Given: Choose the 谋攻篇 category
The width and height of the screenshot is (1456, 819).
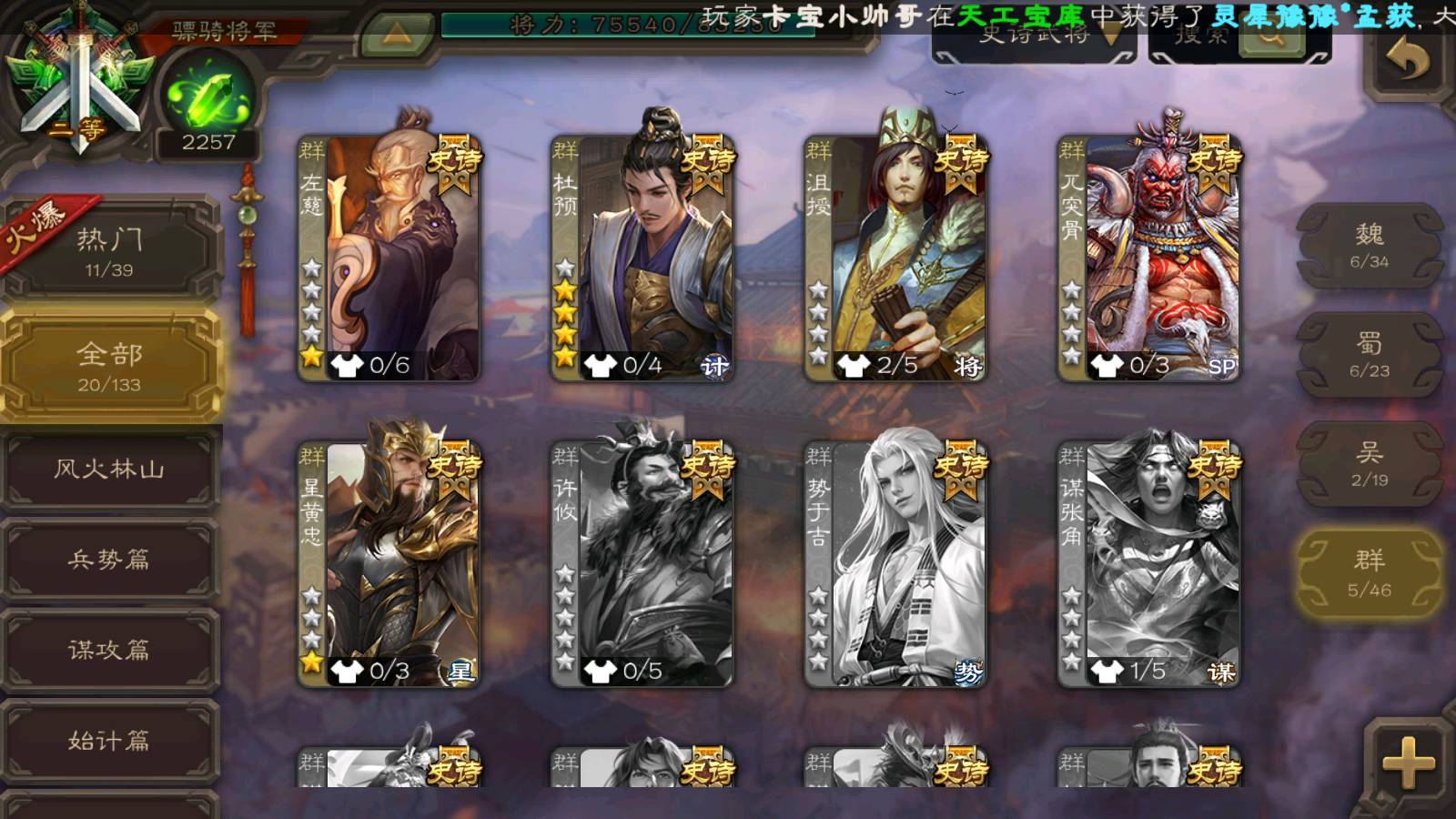Looking at the screenshot, I should pos(109,649).
